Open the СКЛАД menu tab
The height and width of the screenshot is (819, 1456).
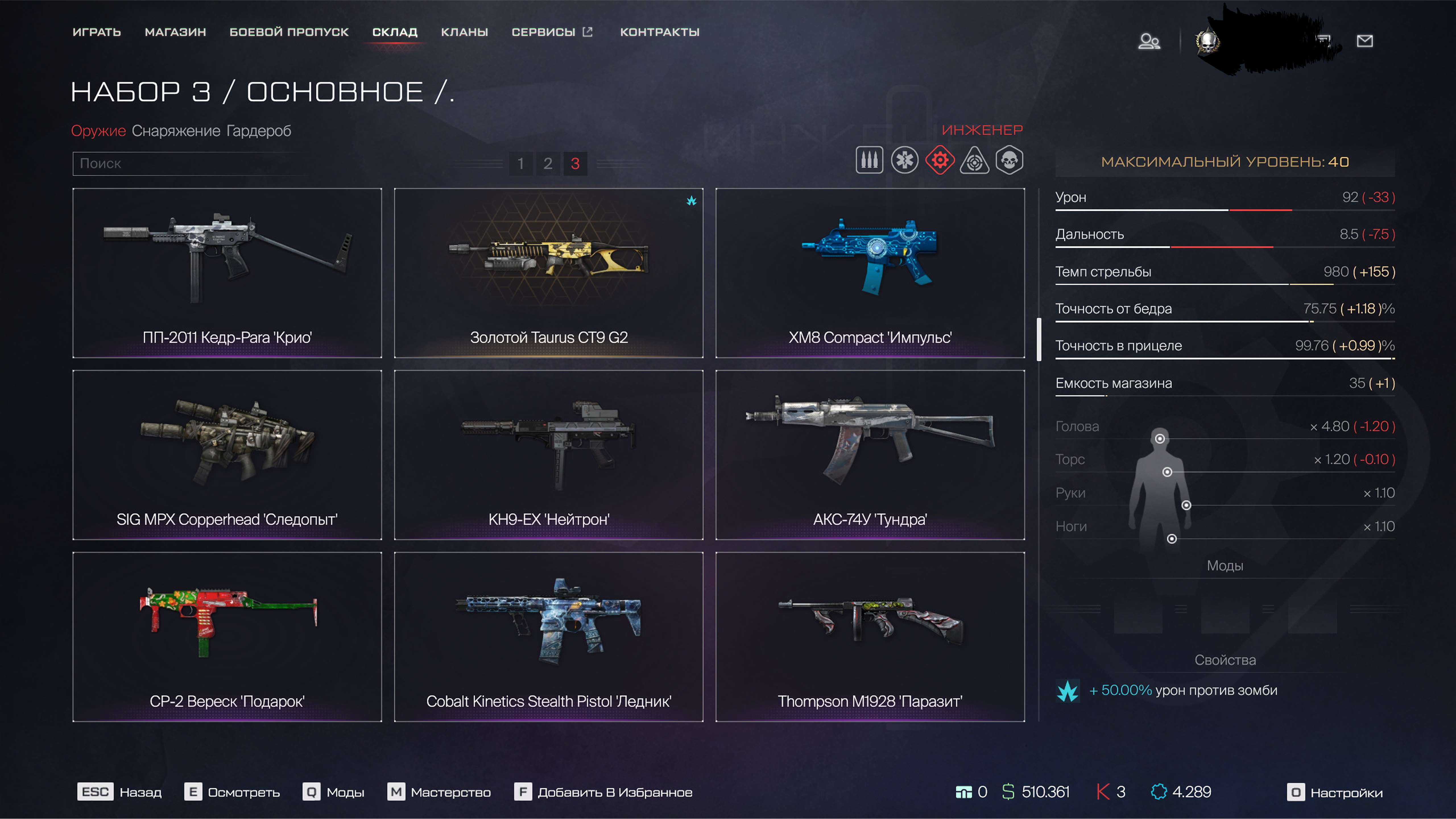point(394,32)
